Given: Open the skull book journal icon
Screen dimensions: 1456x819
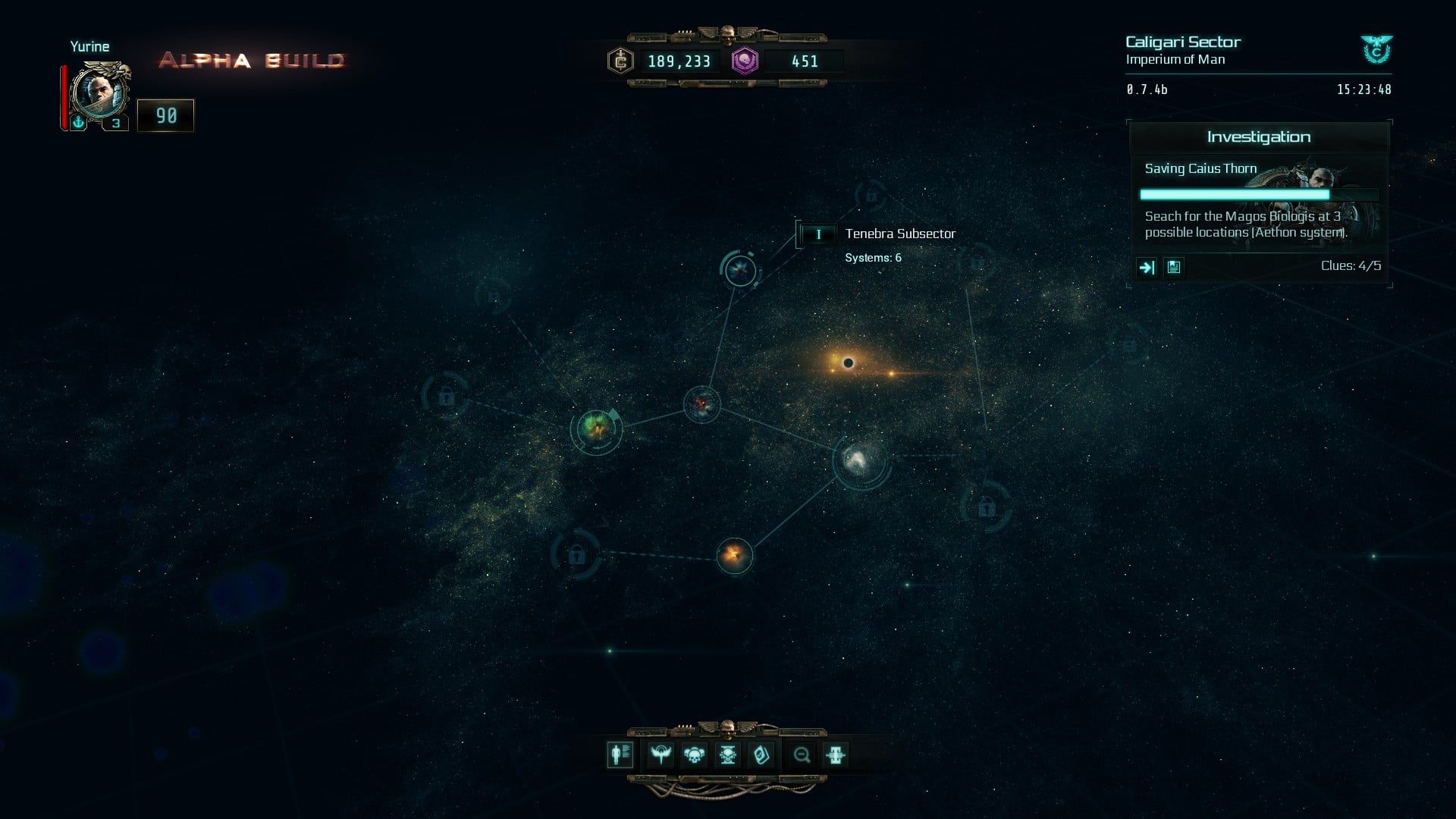Looking at the screenshot, I should [x=761, y=755].
